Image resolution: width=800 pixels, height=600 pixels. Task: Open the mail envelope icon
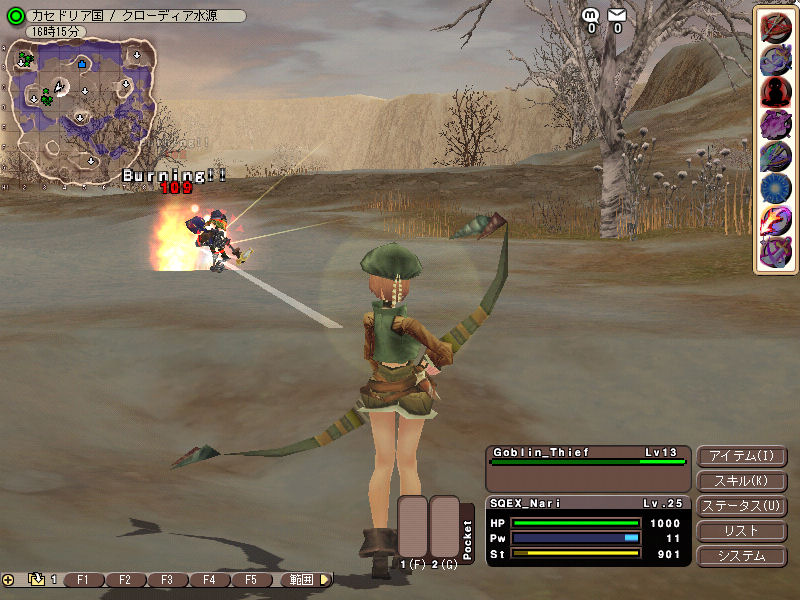click(617, 15)
